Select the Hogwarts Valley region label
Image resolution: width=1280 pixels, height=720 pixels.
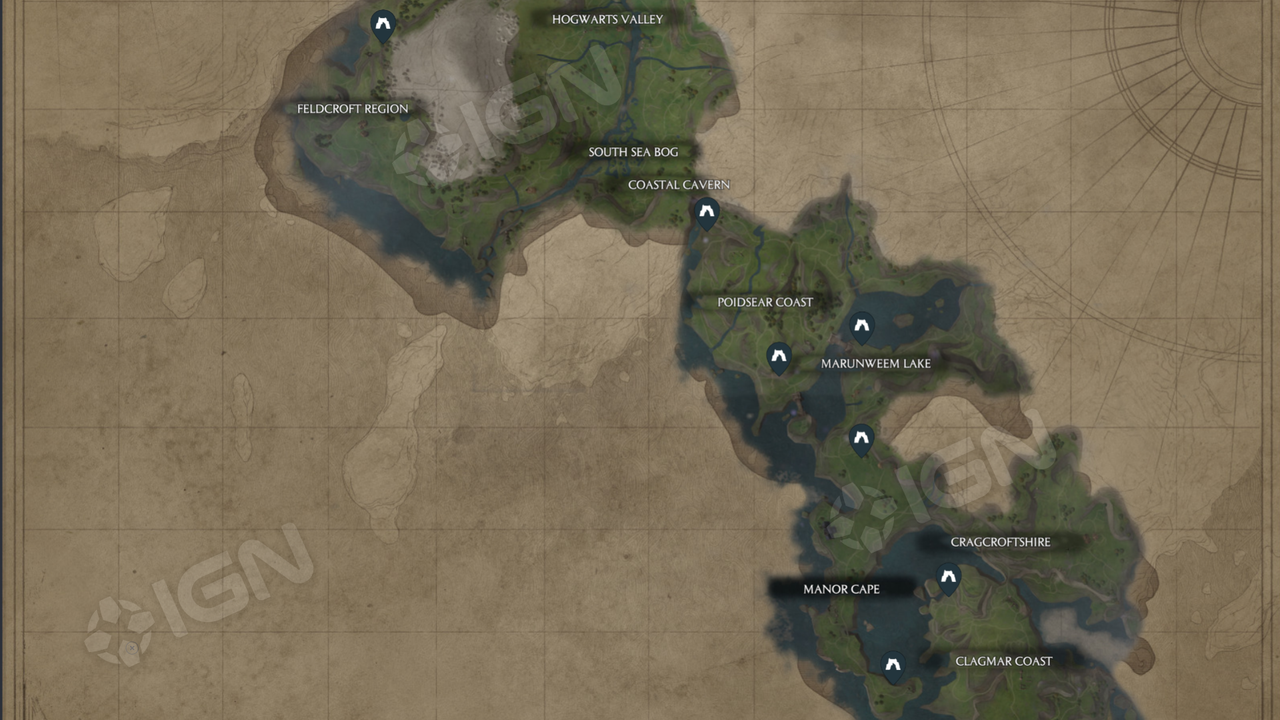607,18
